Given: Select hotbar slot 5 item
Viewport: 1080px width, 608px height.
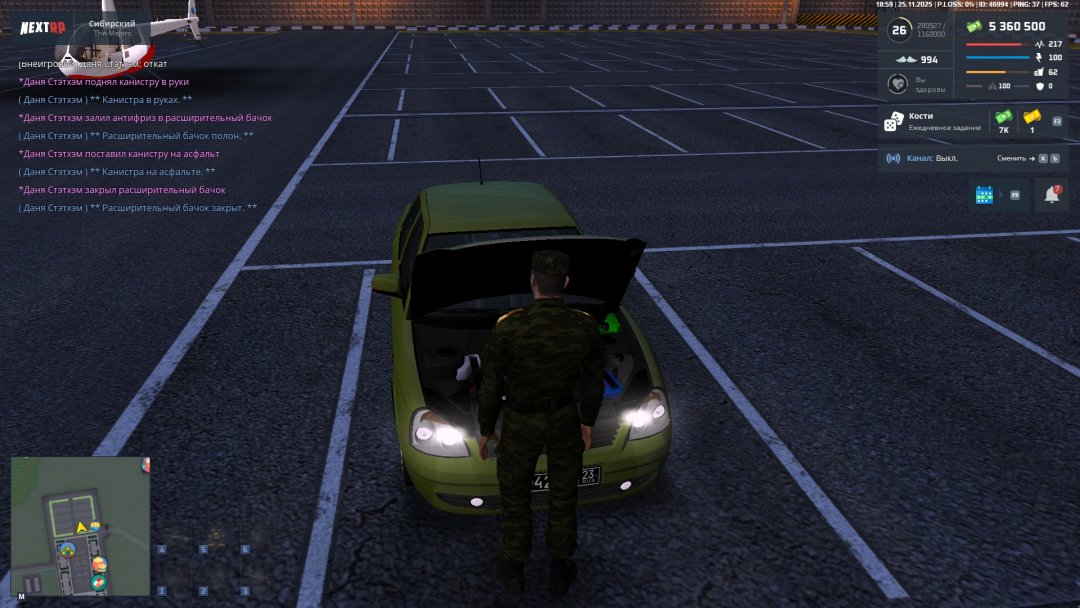Looking at the screenshot, I should pos(215,536).
